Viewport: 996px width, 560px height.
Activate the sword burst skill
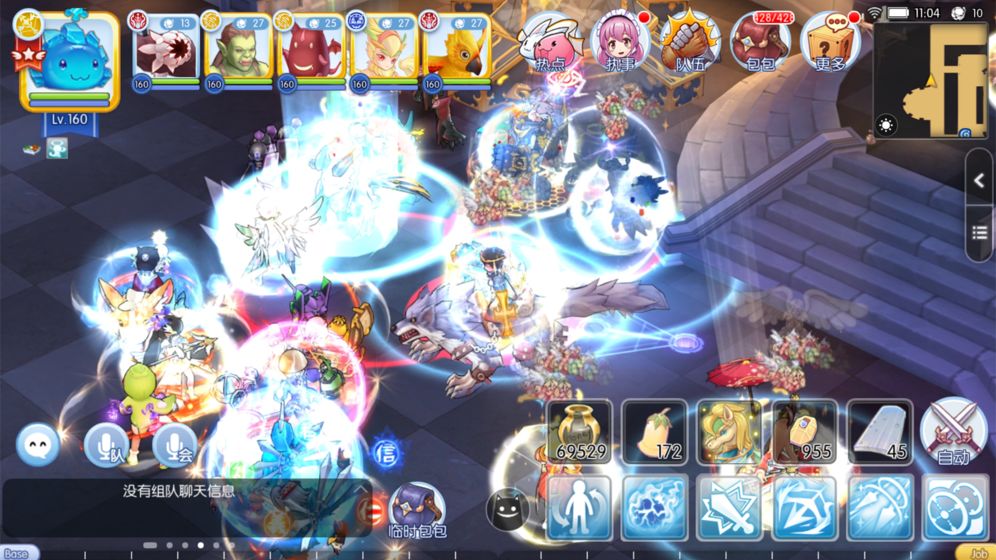point(730,508)
